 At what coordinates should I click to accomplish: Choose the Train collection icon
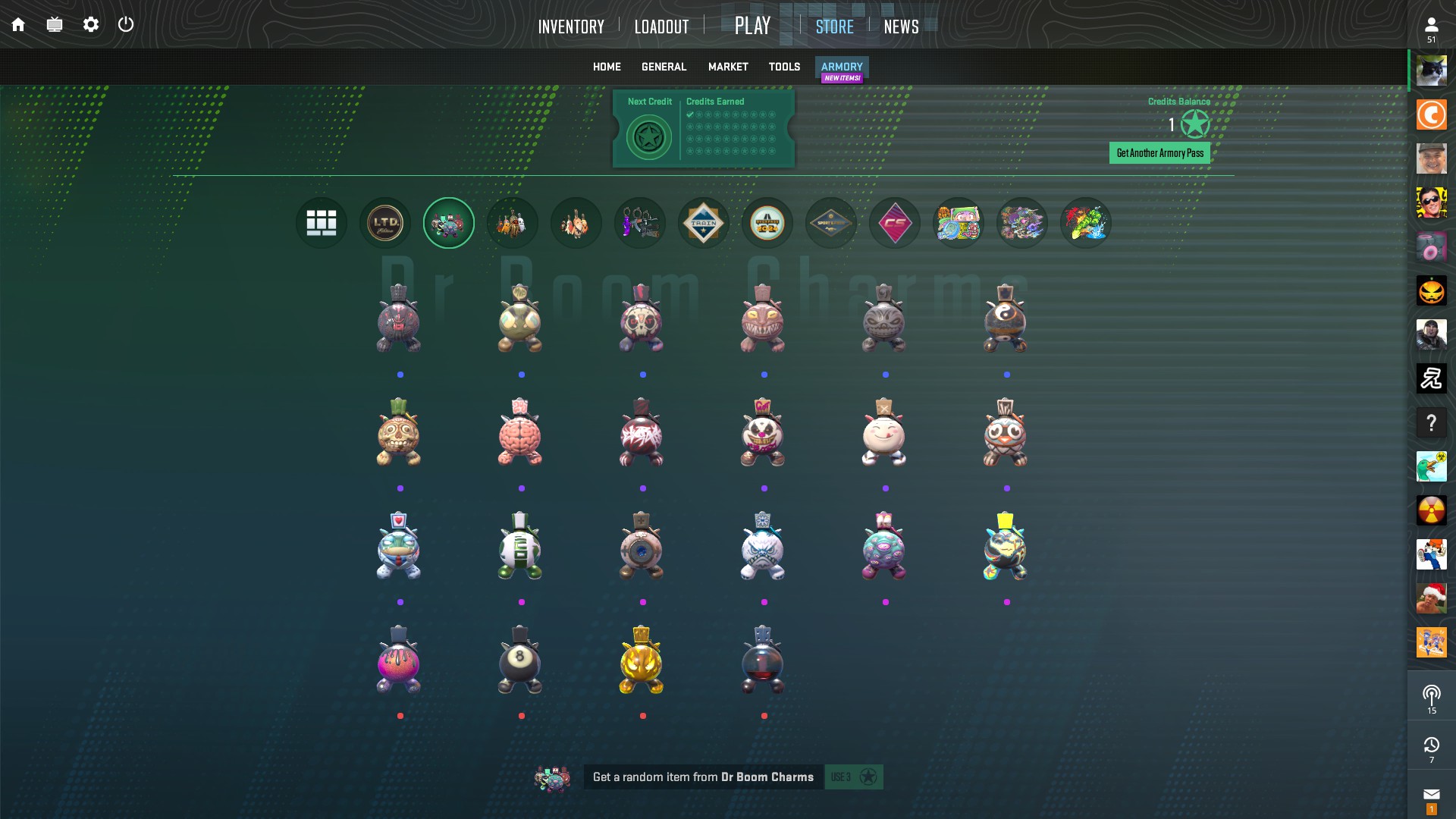click(704, 223)
